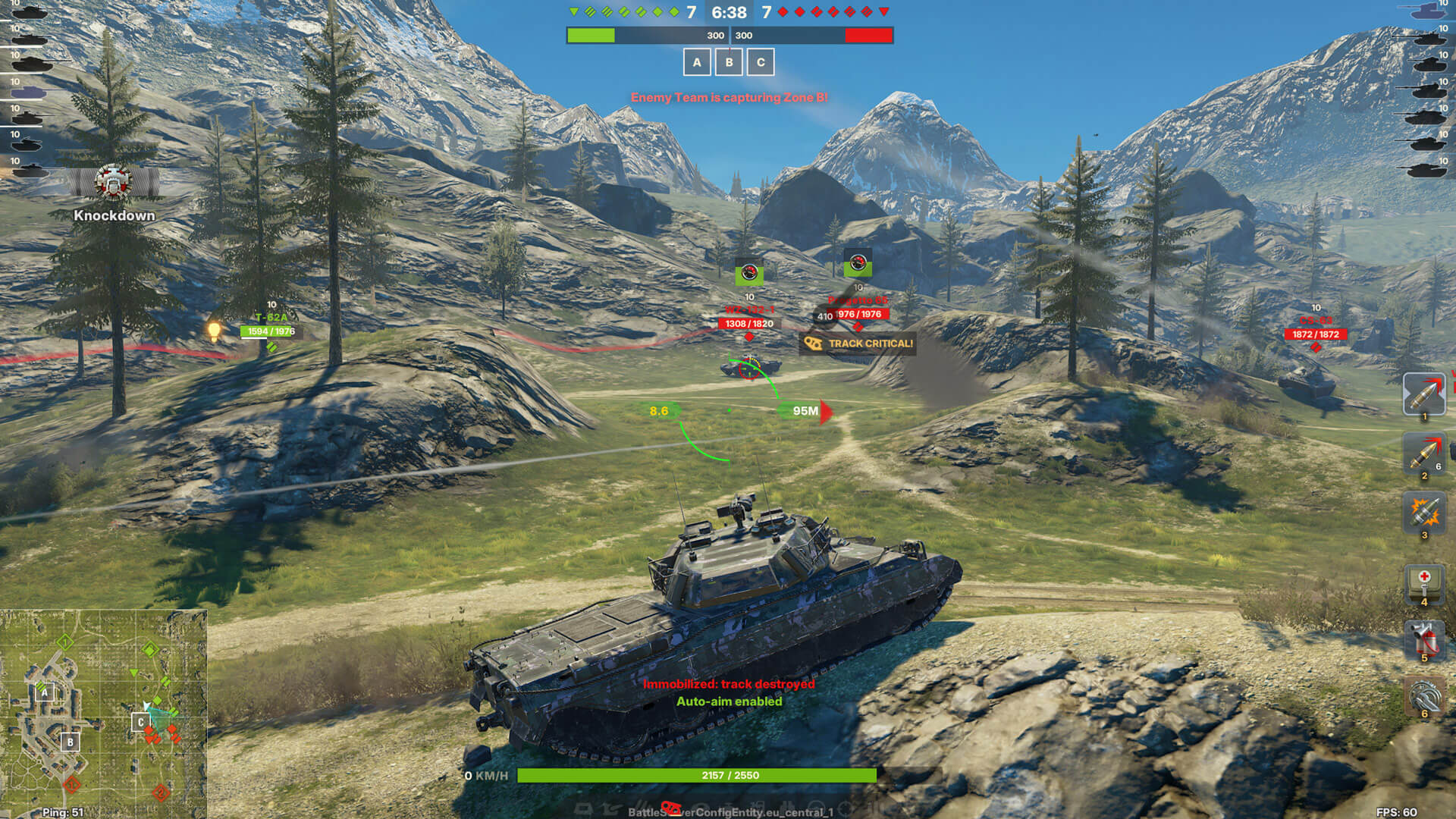The height and width of the screenshot is (819, 1456).
Task: Click the Knockdown ability icon
Action: pyautogui.click(x=114, y=182)
